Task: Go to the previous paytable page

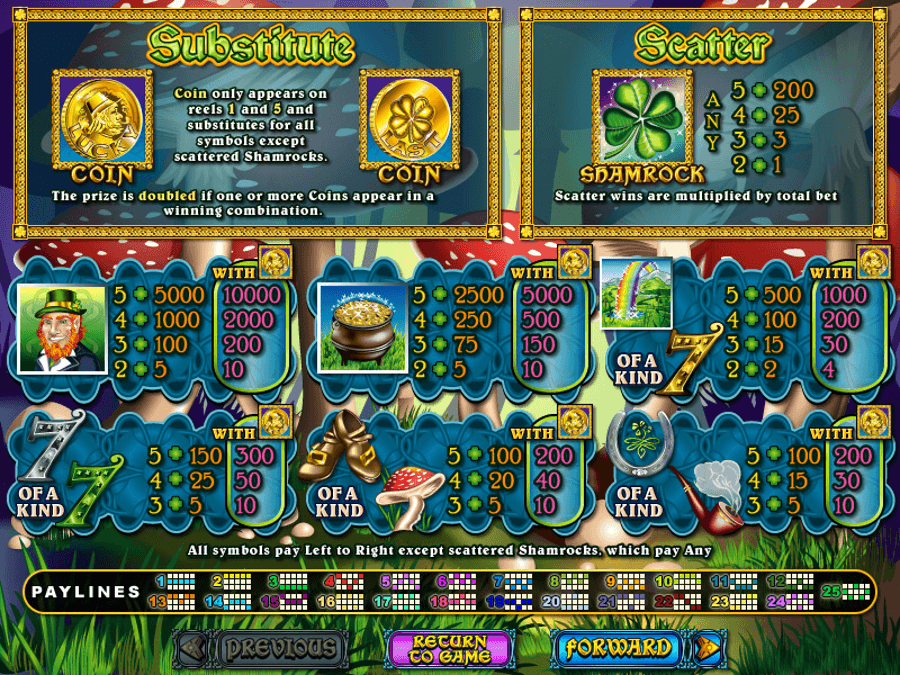Action: click(x=279, y=648)
